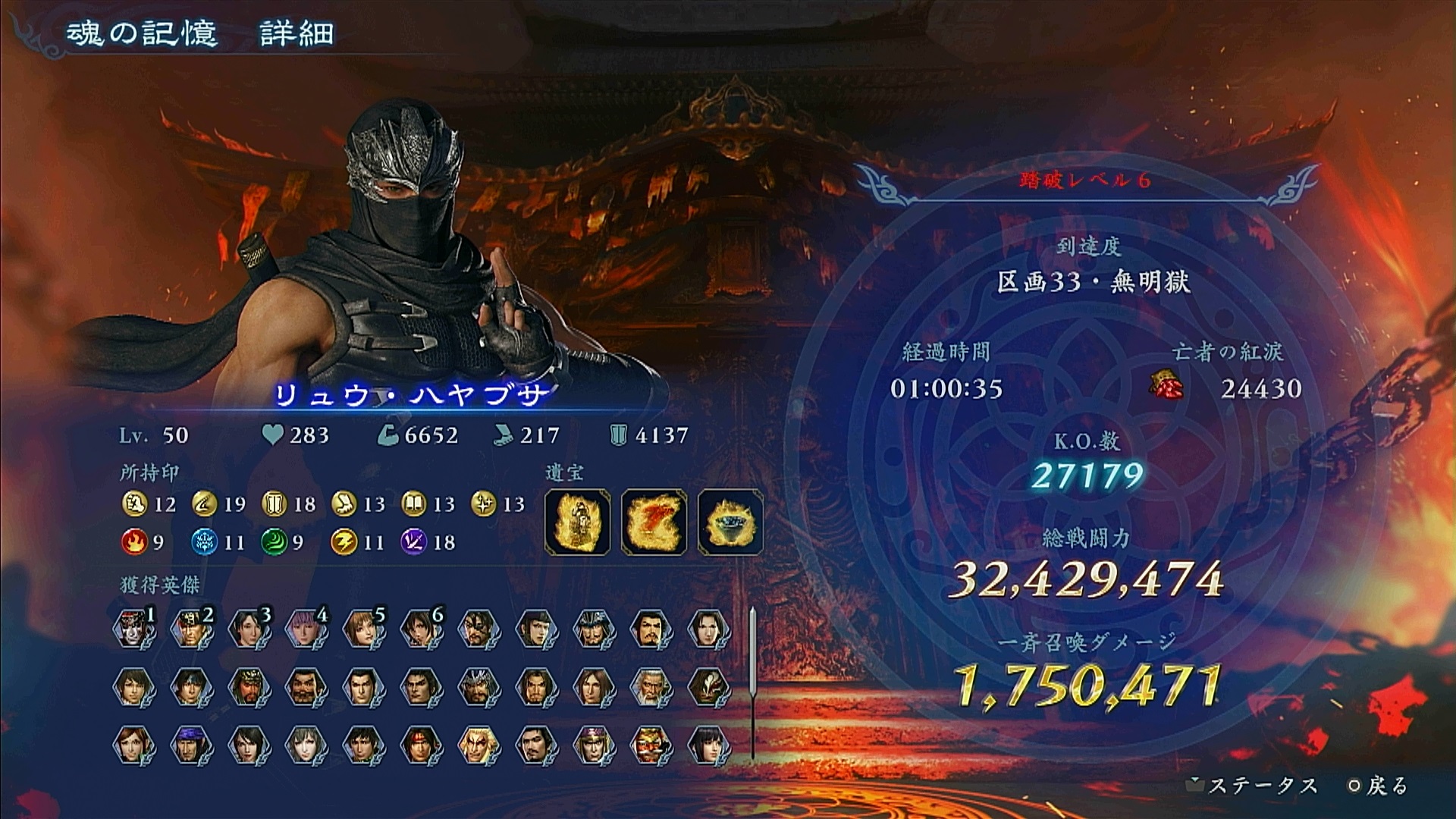The width and height of the screenshot is (1456, 819).
Task: Click the red fire seal icon
Action: (x=133, y=542)
